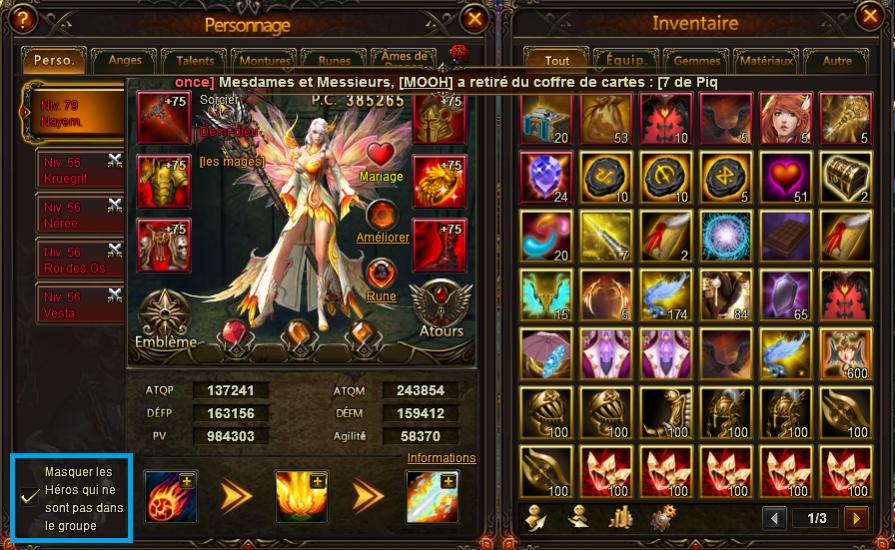Click the Mariage heart icon

click(x=381, y=155)
